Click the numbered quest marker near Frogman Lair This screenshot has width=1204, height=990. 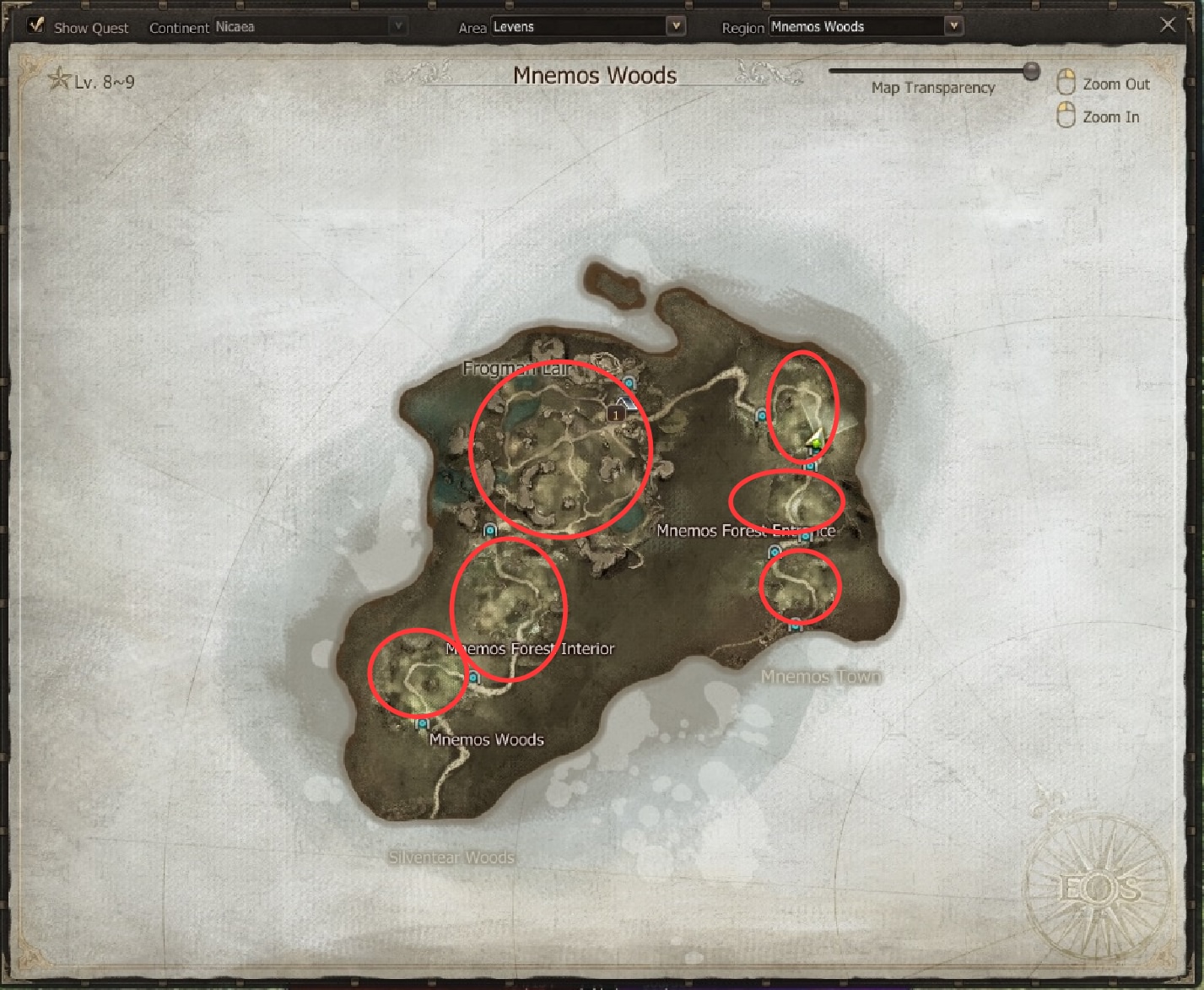pyautogui.click(x=617, y=414)
